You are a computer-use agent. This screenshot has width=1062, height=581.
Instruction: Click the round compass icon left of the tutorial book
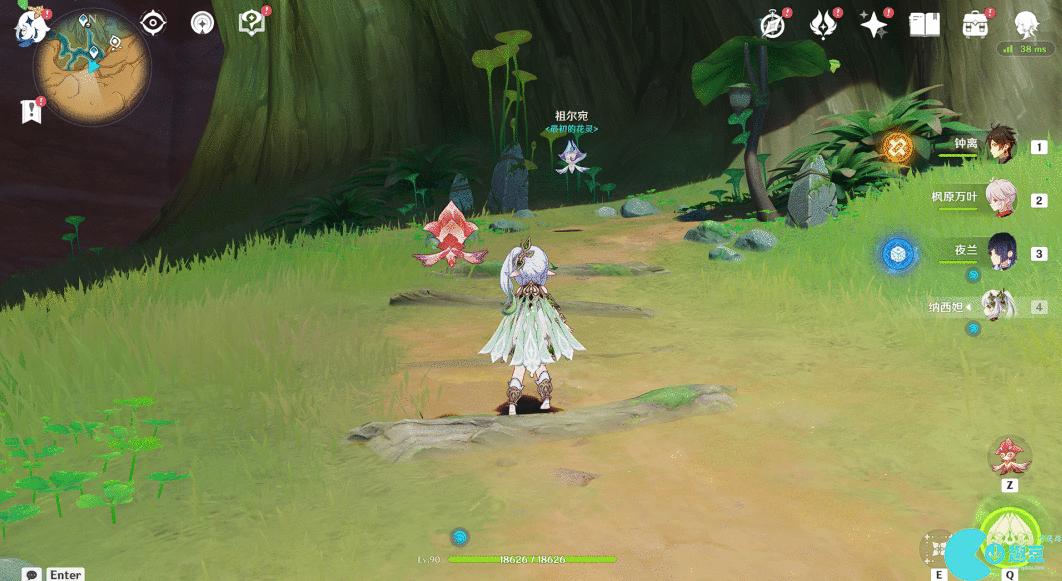tap(202, 23)
